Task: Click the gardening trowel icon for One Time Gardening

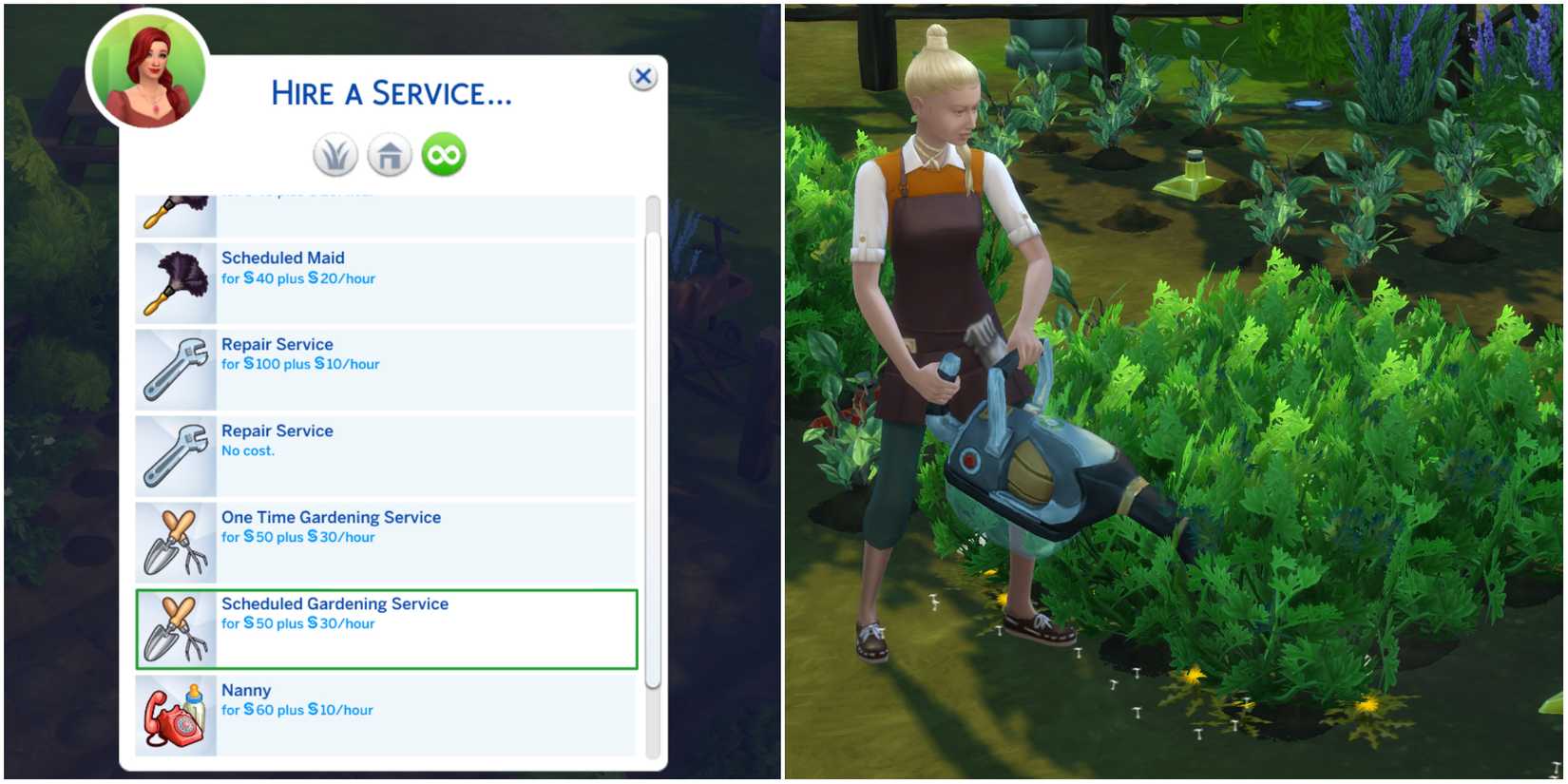Action: 176,542
